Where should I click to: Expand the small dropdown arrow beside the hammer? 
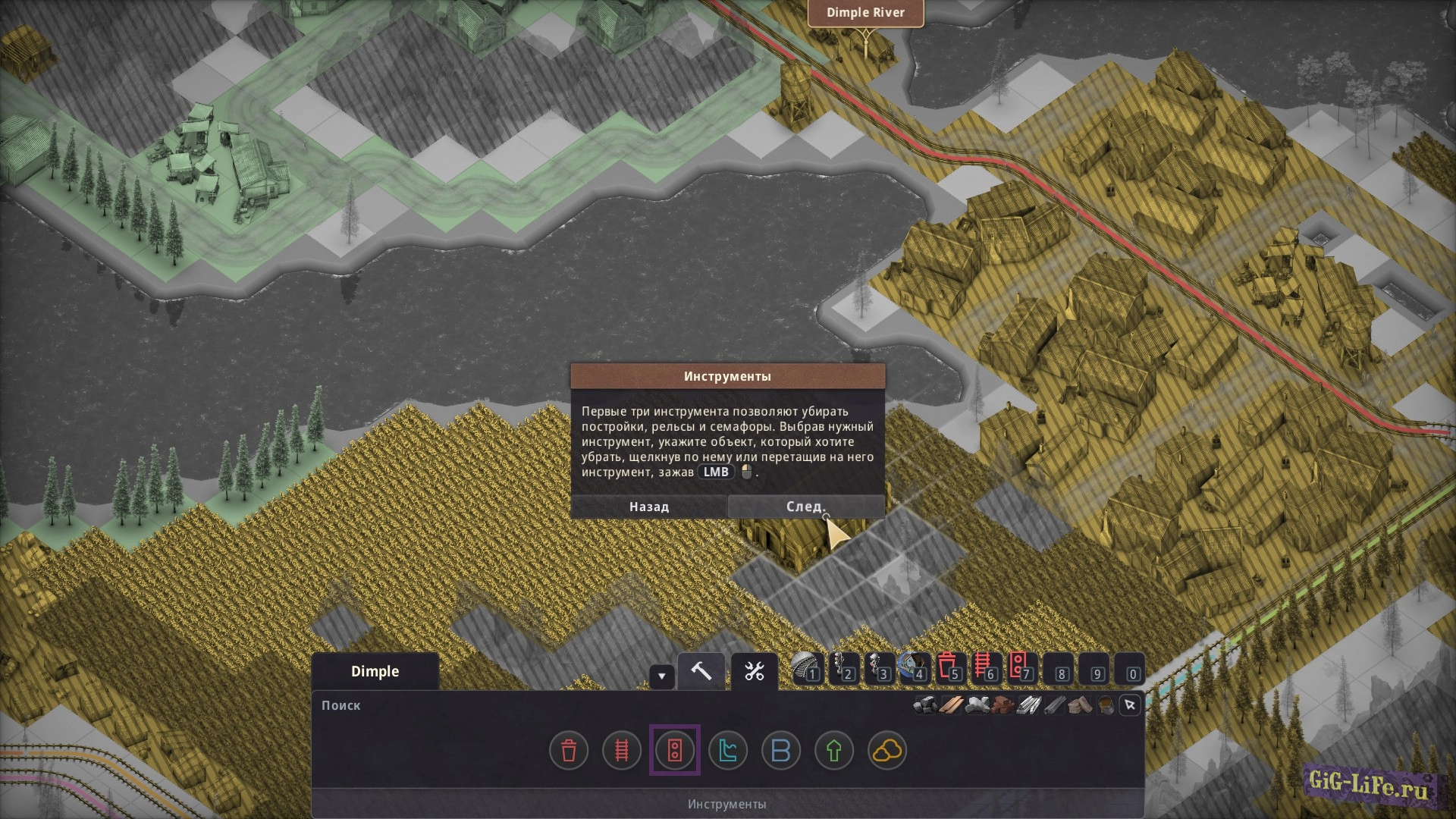pos(661,676)
